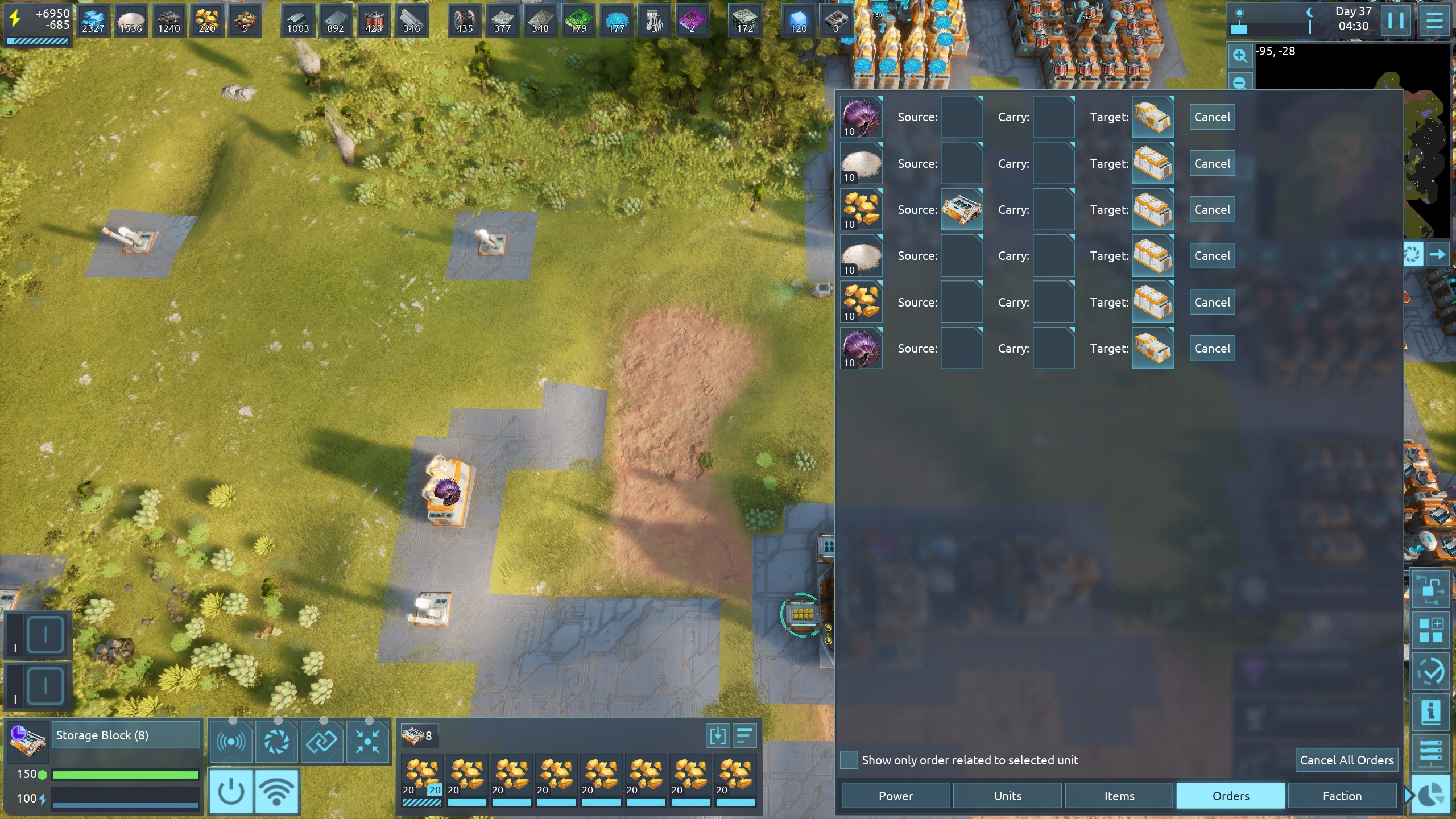This screenshot has width=1456, height=819.
Task: Open the Faction tab
Action: (x=1342, y=796)
